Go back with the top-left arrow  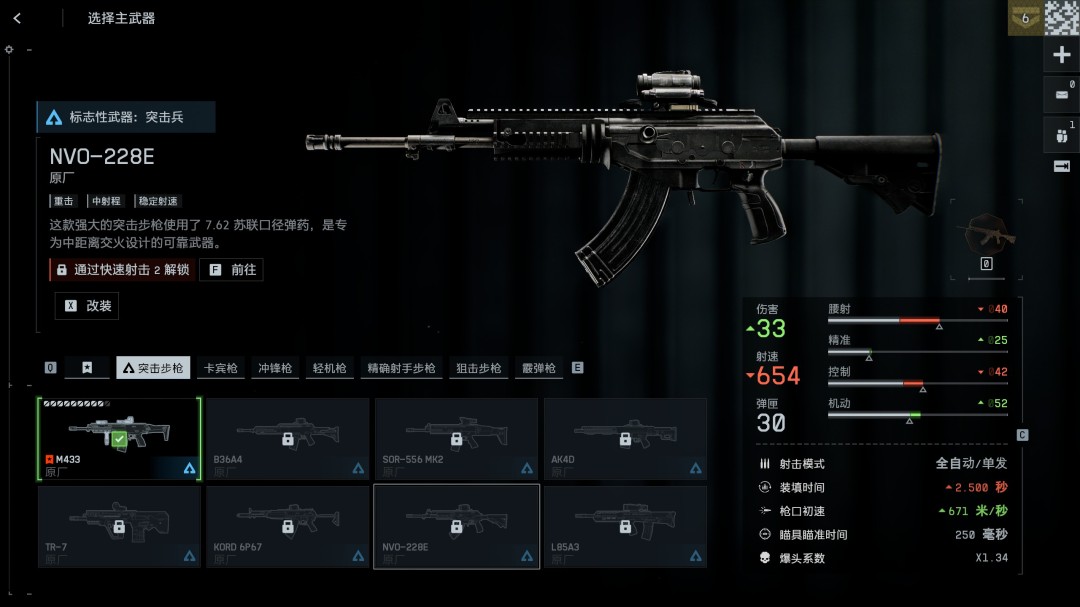click(17, 18)
